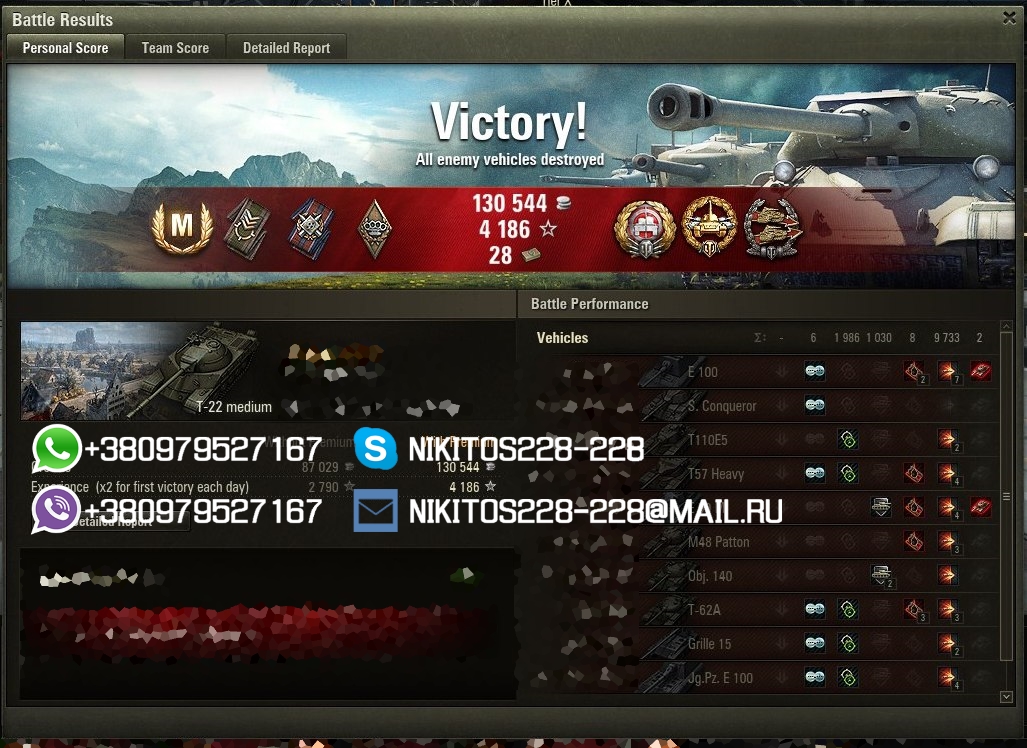Click the scroll-up arrow of the vehicles list

1006,328
